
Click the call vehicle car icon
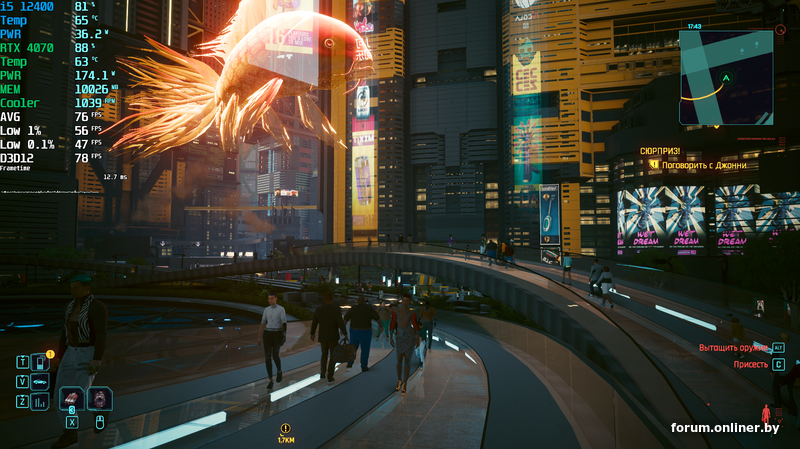(40, 382)
